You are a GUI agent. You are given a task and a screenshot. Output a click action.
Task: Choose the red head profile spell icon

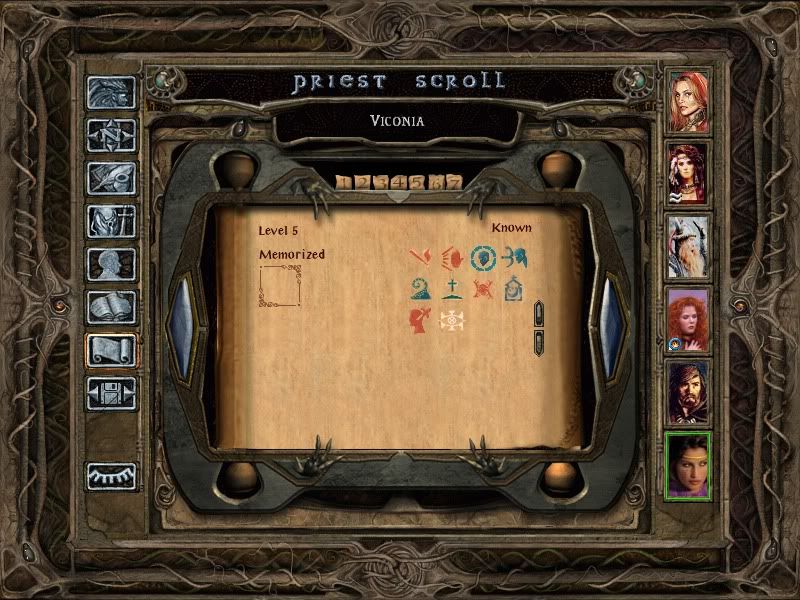pos(420,321)
